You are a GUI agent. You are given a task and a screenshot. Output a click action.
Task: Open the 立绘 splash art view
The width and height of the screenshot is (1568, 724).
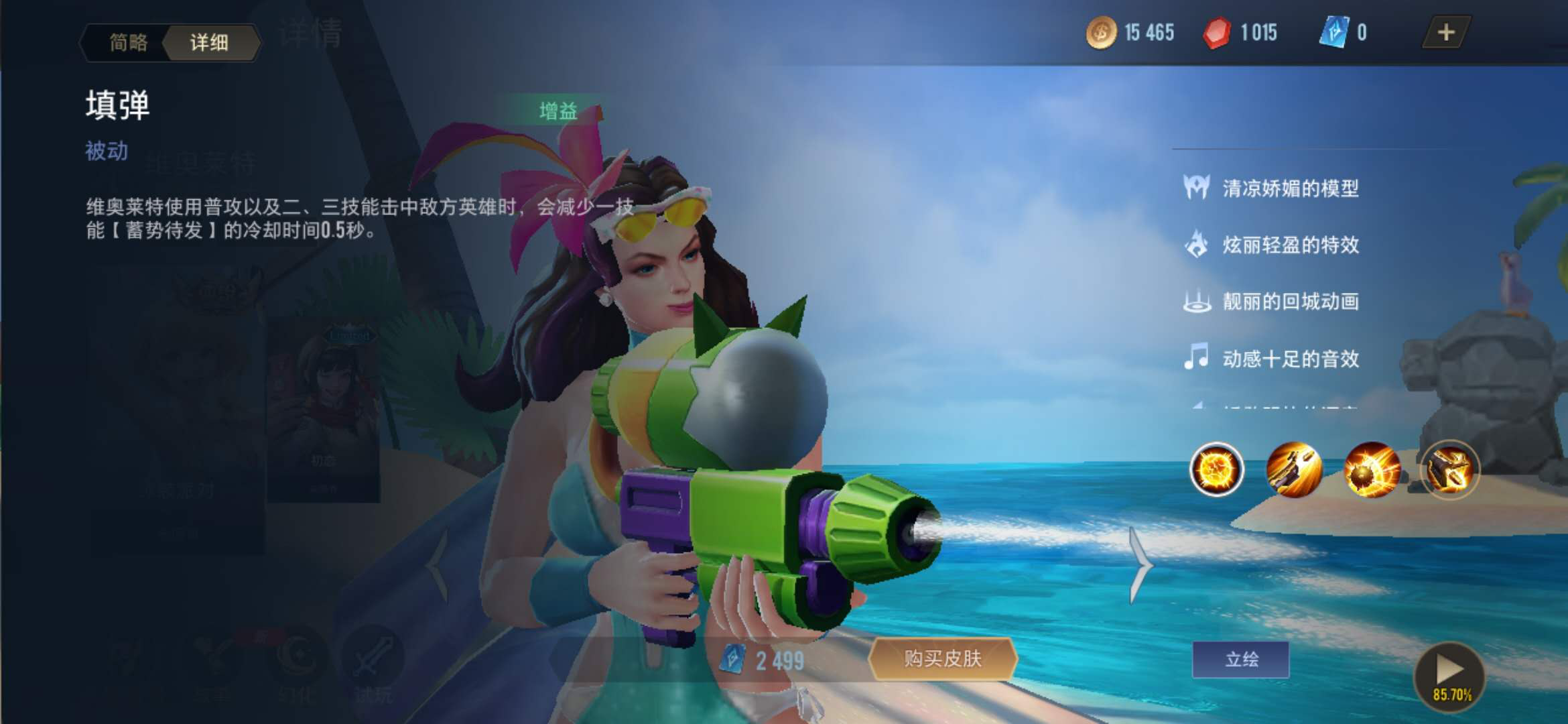click(1241, 660)
